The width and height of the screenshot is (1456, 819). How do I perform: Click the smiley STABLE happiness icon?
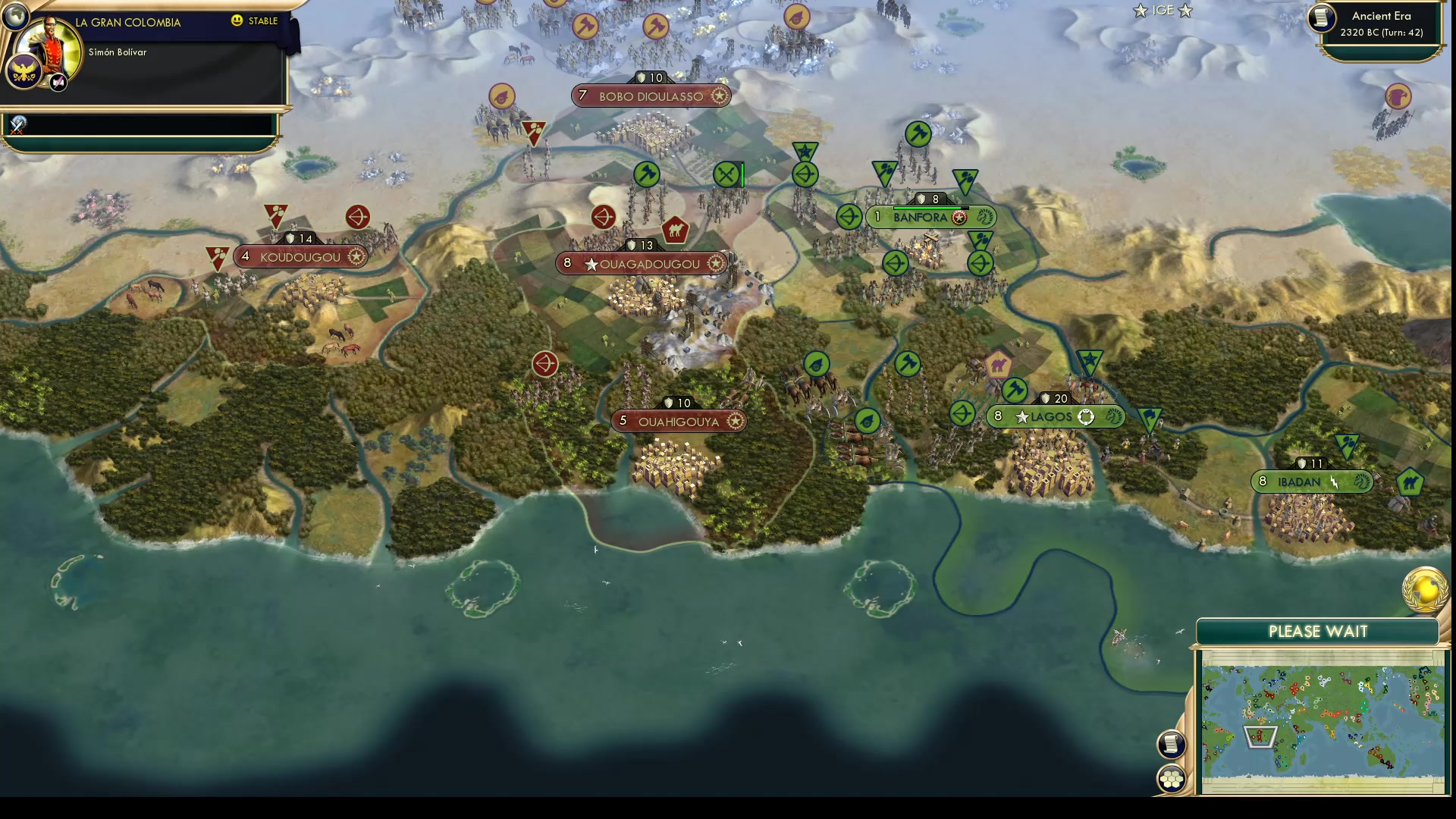[x=238, y=21]
